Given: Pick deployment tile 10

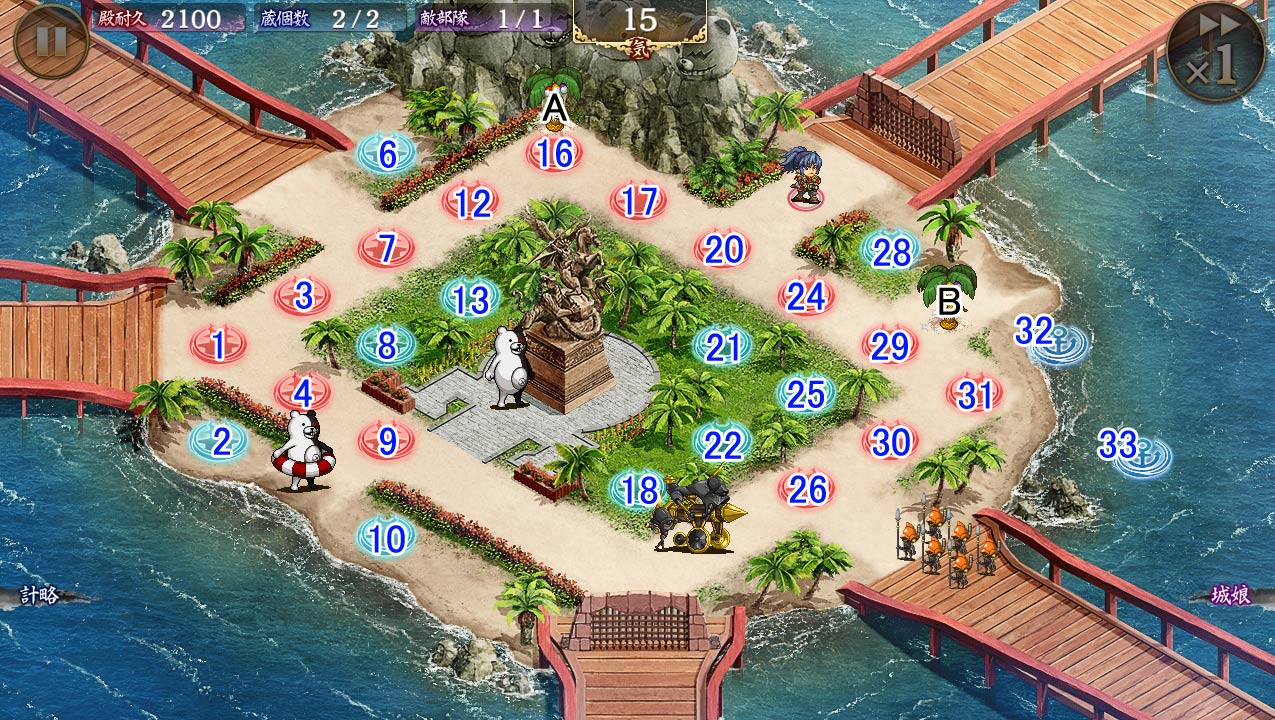Looking at the screenshot, I should point(387,538).
